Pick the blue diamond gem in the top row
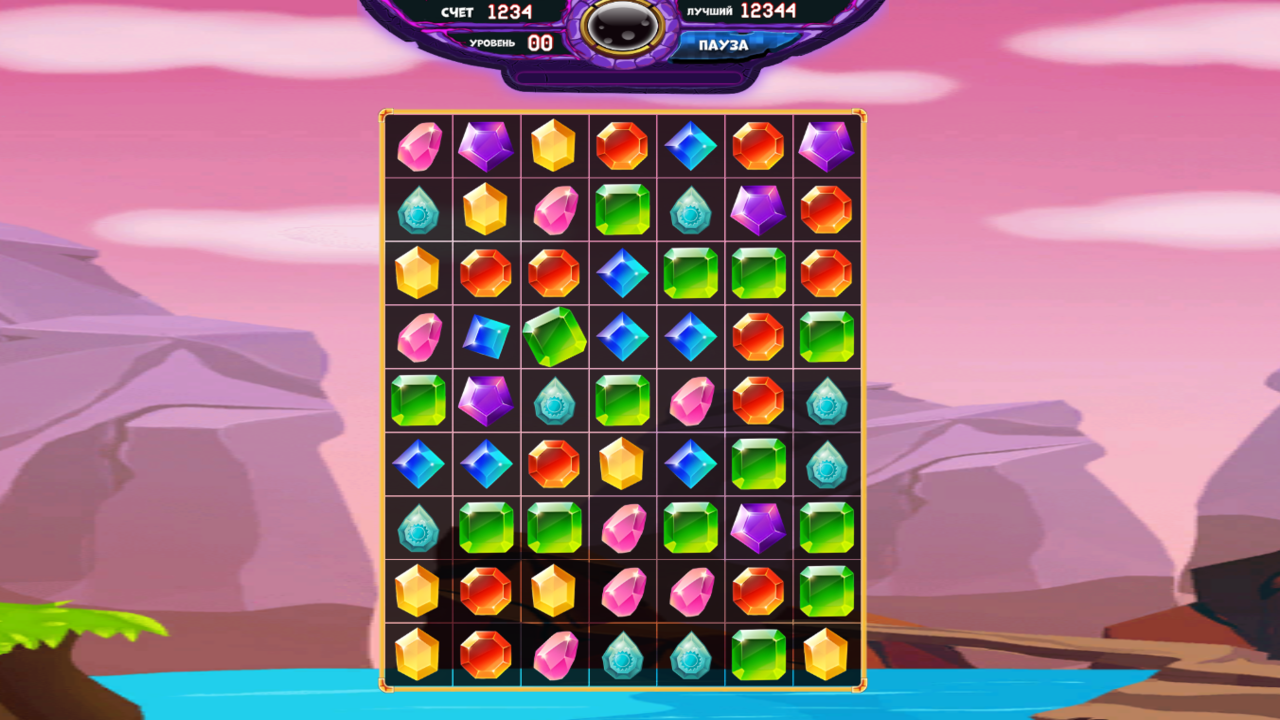1280x720 pixels. point(690,147)
